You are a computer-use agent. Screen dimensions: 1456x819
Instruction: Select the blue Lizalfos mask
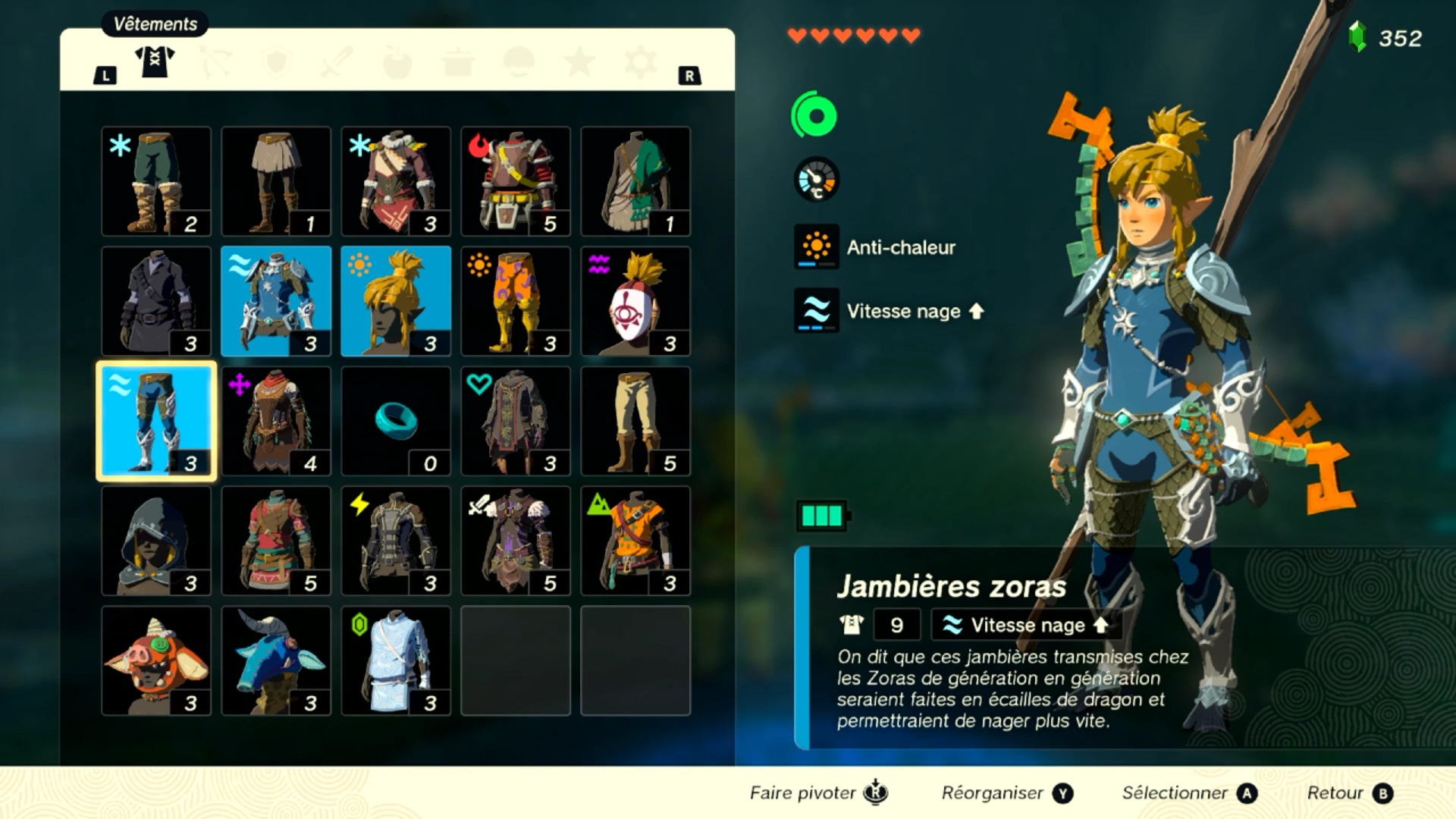(276, 661)
